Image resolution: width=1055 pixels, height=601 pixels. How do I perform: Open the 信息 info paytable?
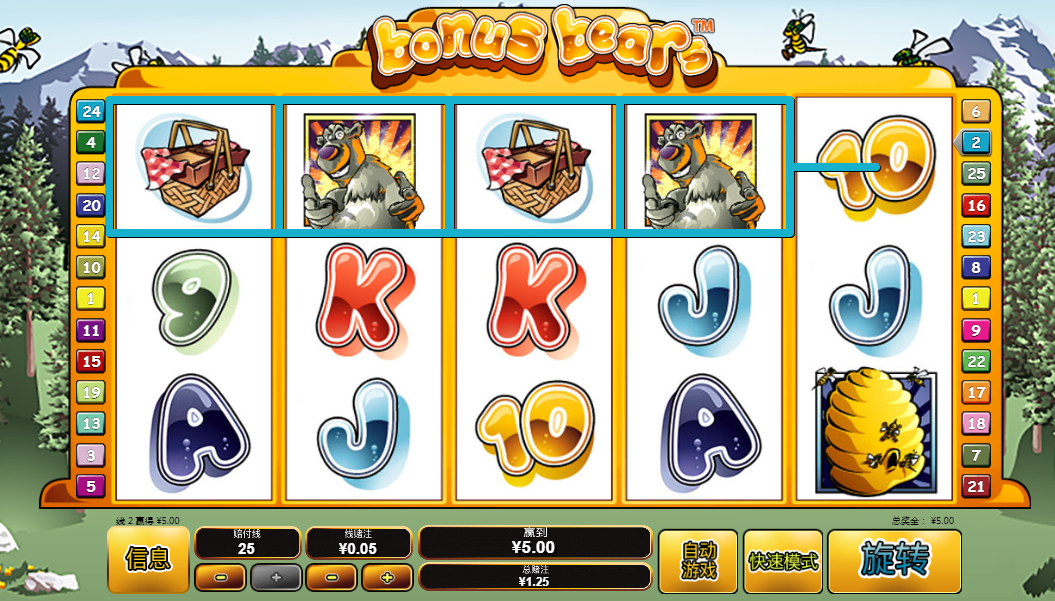[x=148, y=560]
